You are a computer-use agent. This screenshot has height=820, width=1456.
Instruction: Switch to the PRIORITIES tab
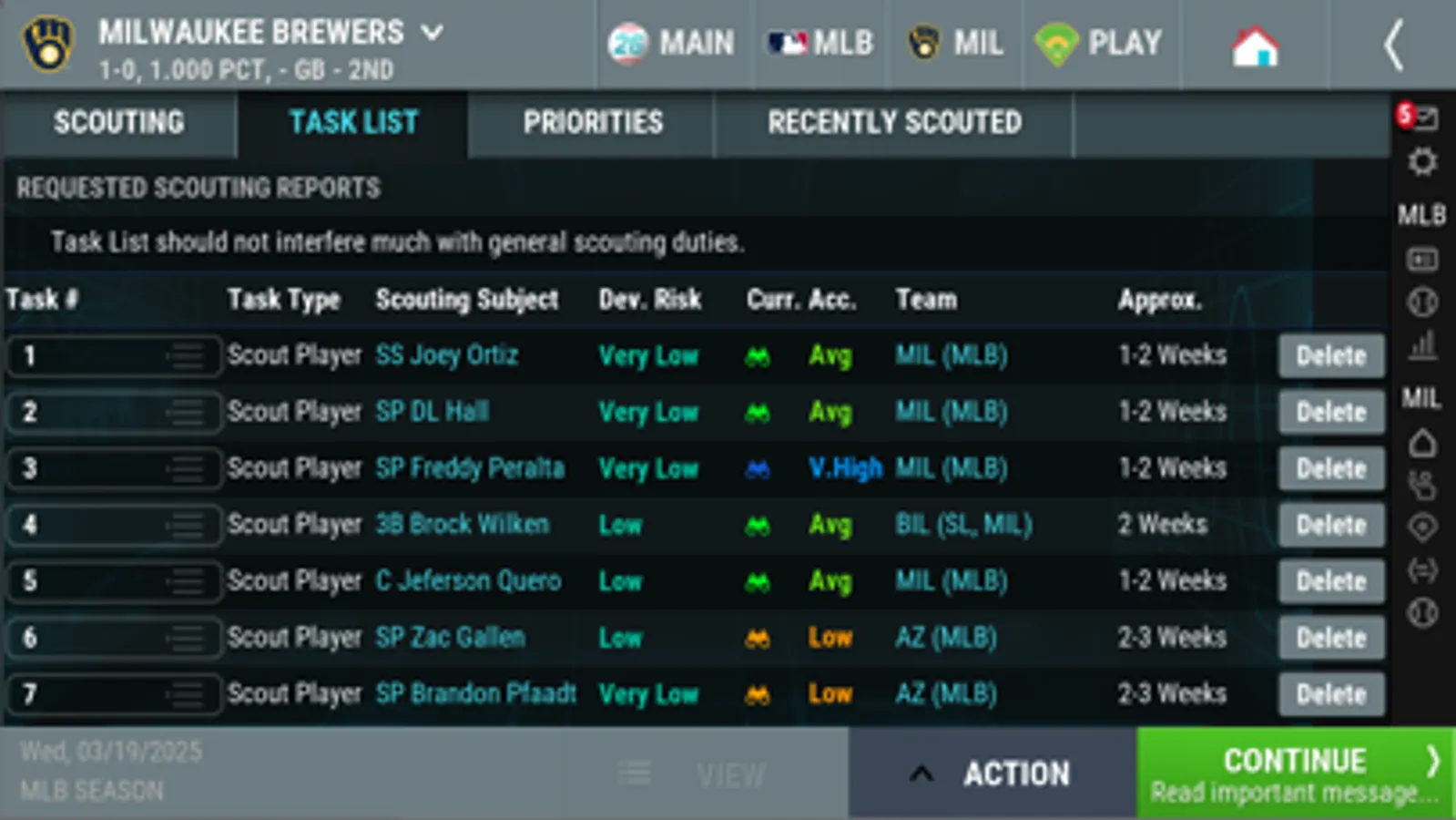593,123
